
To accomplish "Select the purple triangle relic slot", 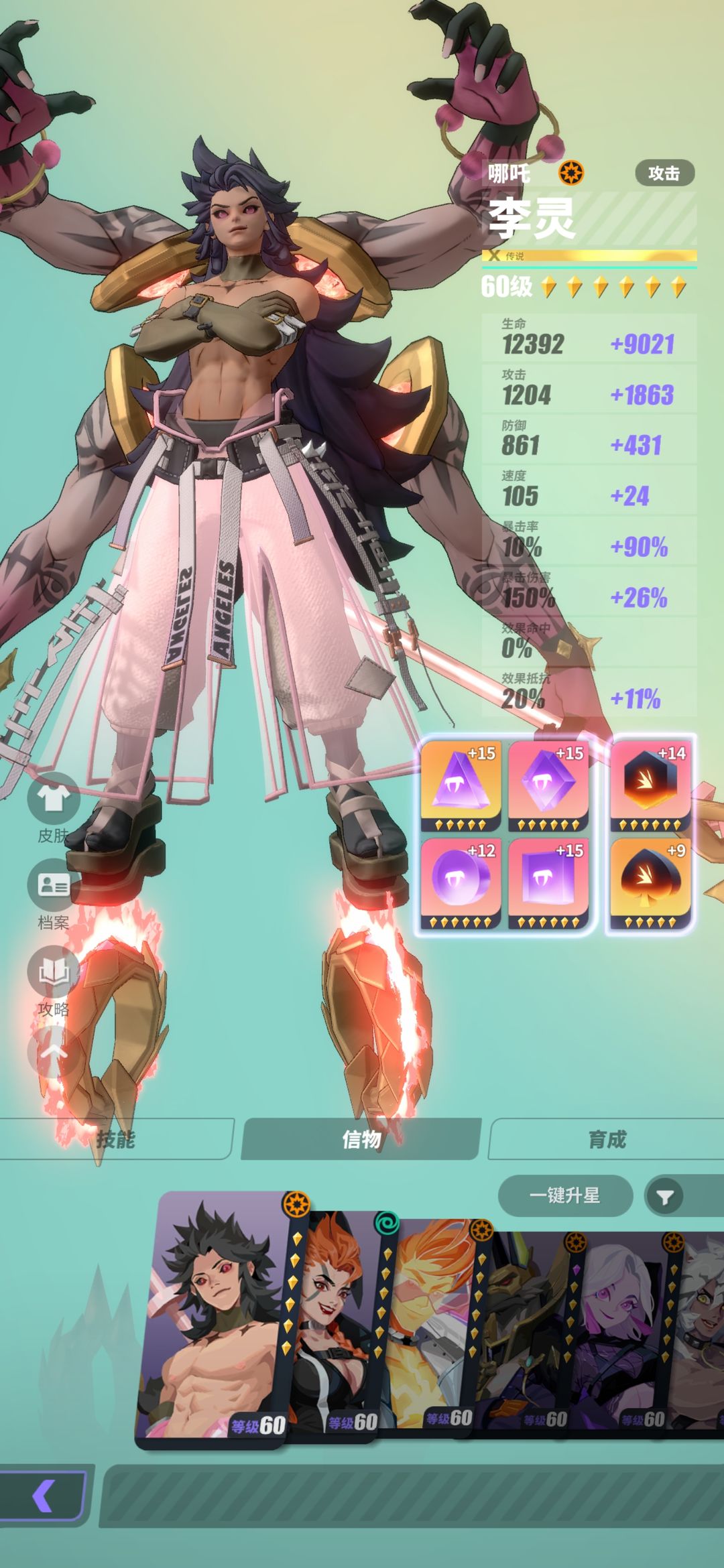I will 461,784.
